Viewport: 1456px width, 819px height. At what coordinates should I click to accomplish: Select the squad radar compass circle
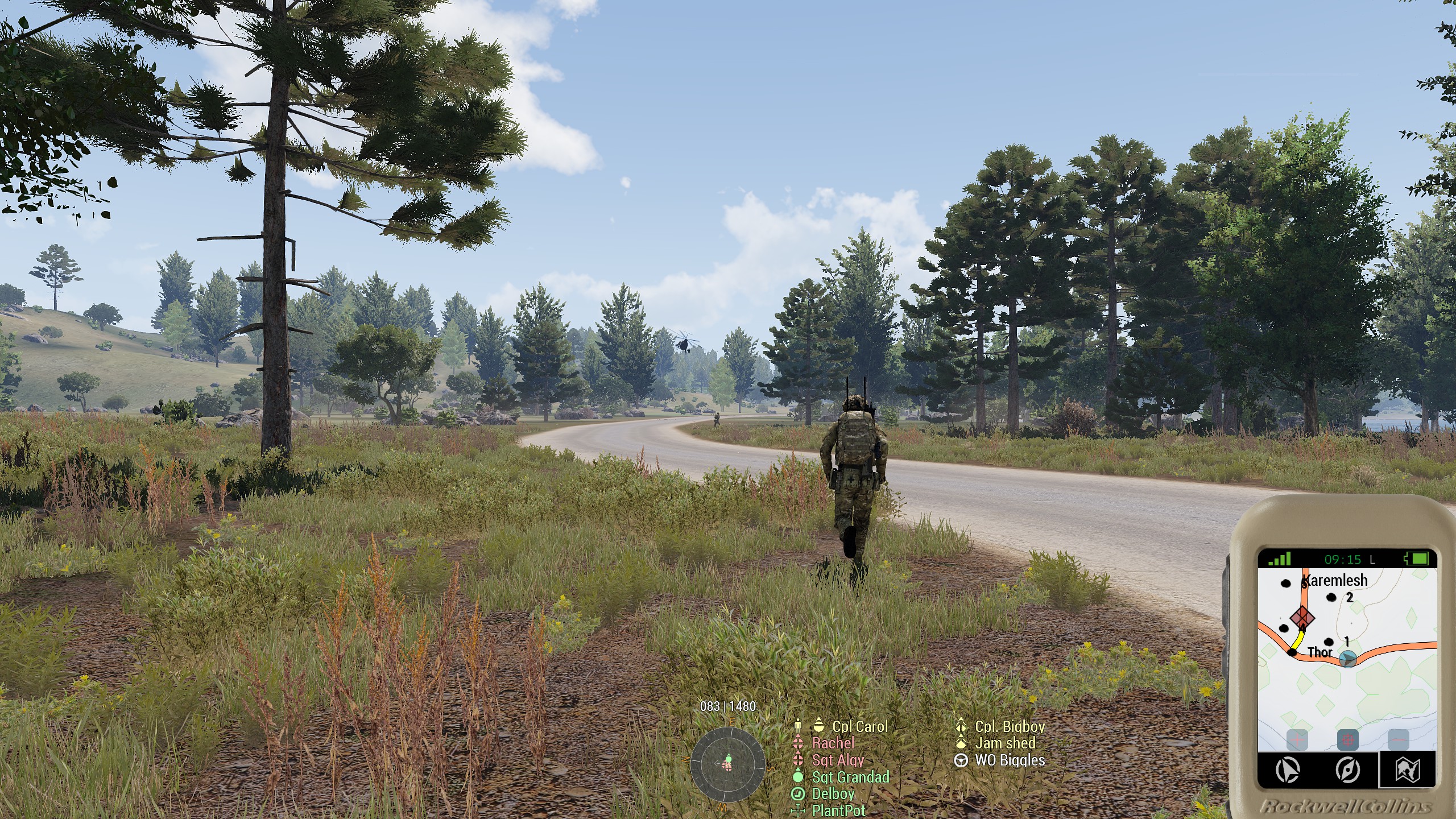point(727,764)
